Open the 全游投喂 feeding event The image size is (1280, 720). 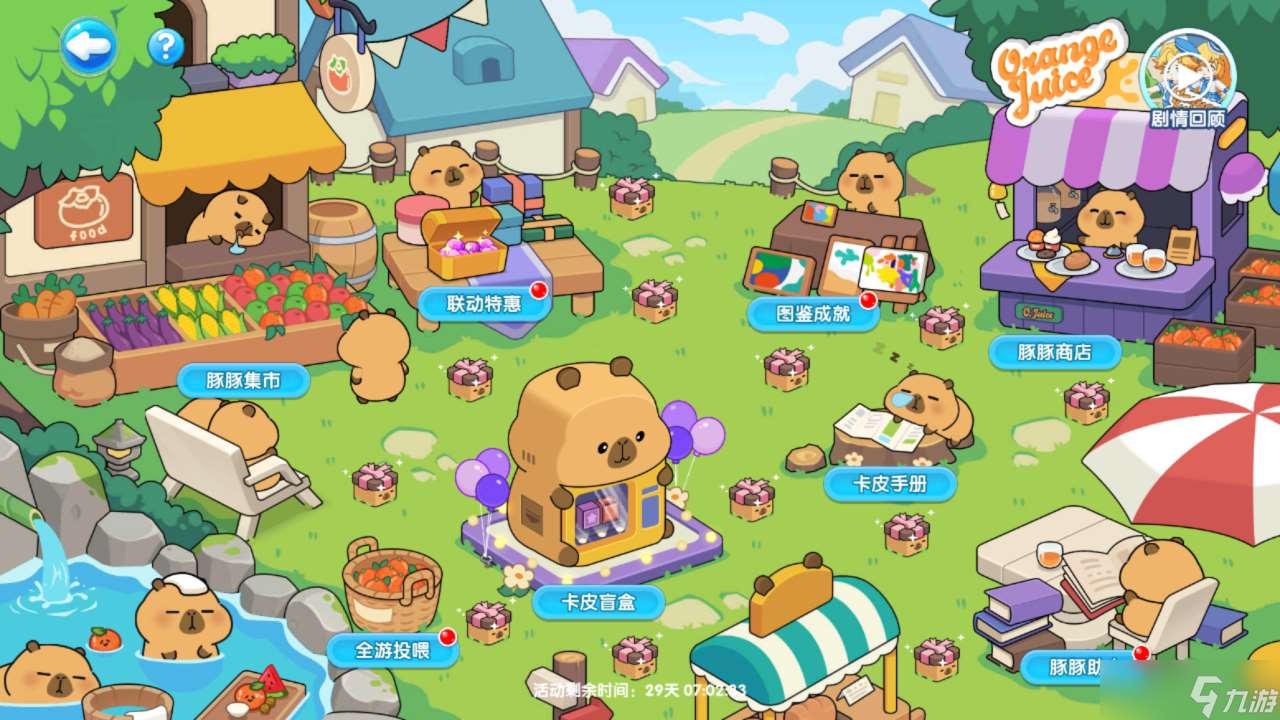click(393, 650)
